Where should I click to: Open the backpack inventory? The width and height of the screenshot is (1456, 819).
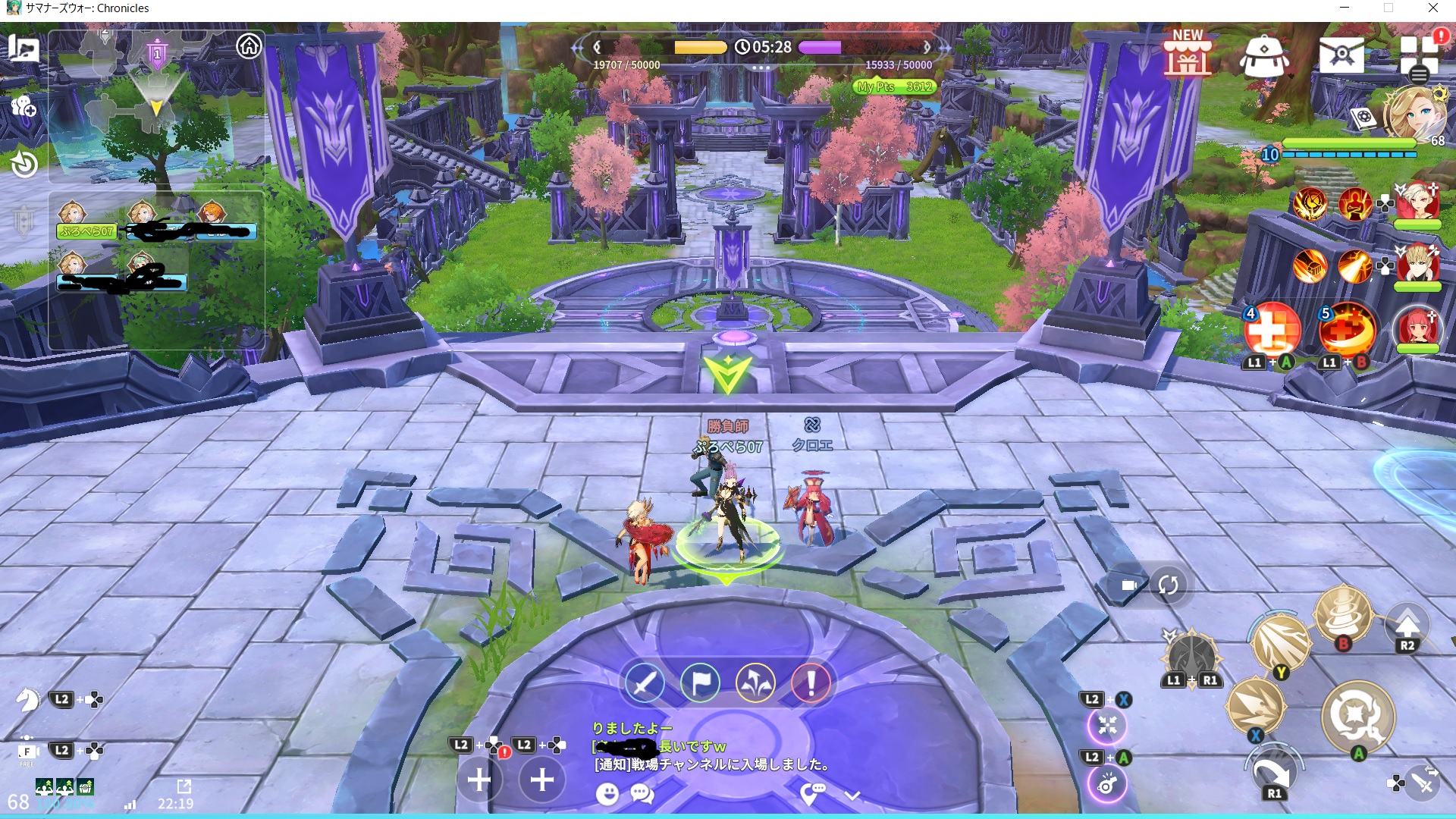(x=1263, y=56)
